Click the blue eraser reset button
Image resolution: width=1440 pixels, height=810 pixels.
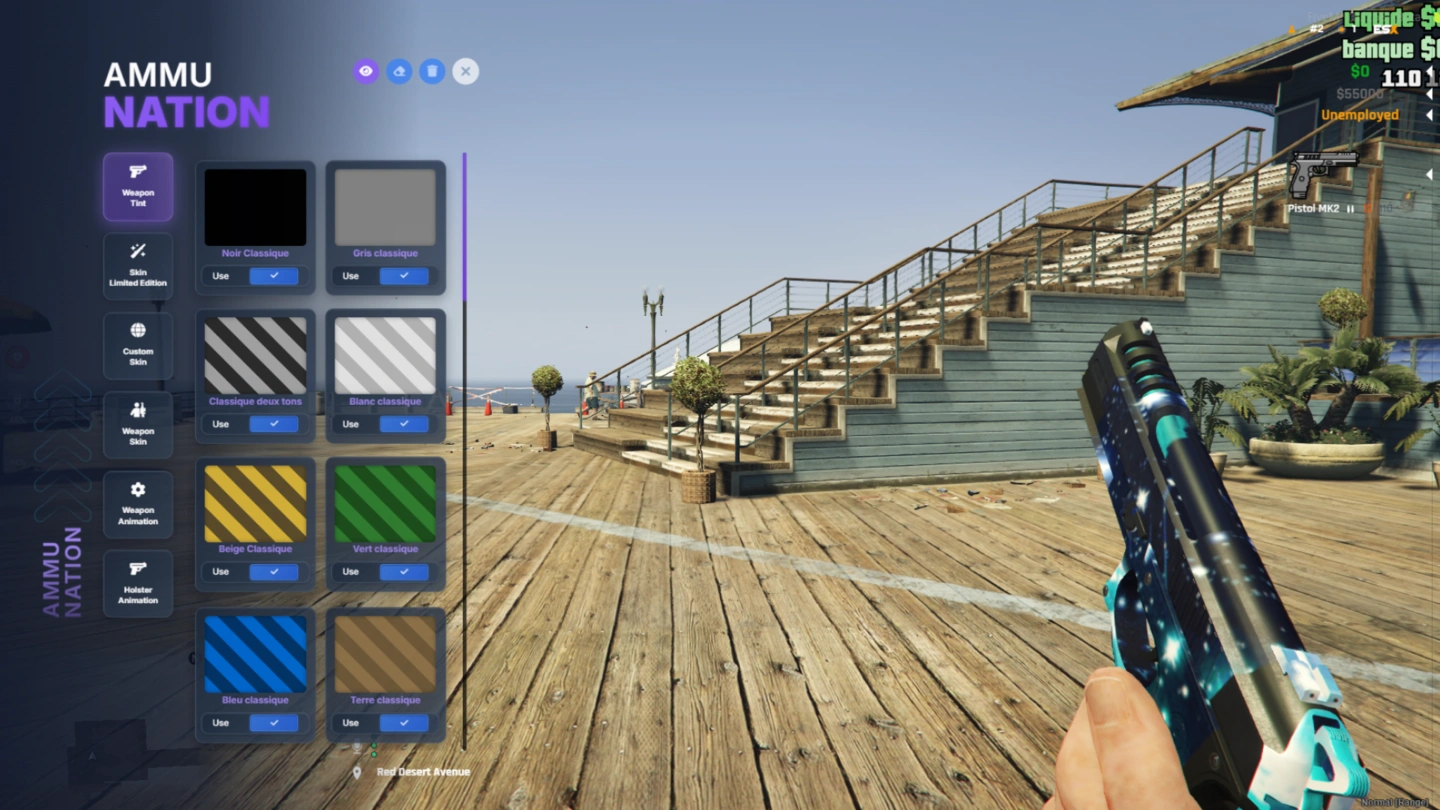click(399, 71)
